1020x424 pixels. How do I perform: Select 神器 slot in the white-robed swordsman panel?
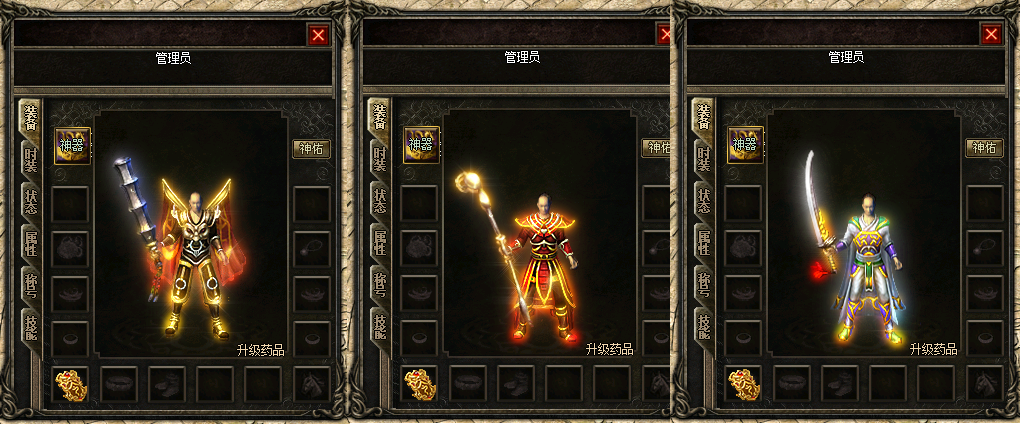(745, 145)
